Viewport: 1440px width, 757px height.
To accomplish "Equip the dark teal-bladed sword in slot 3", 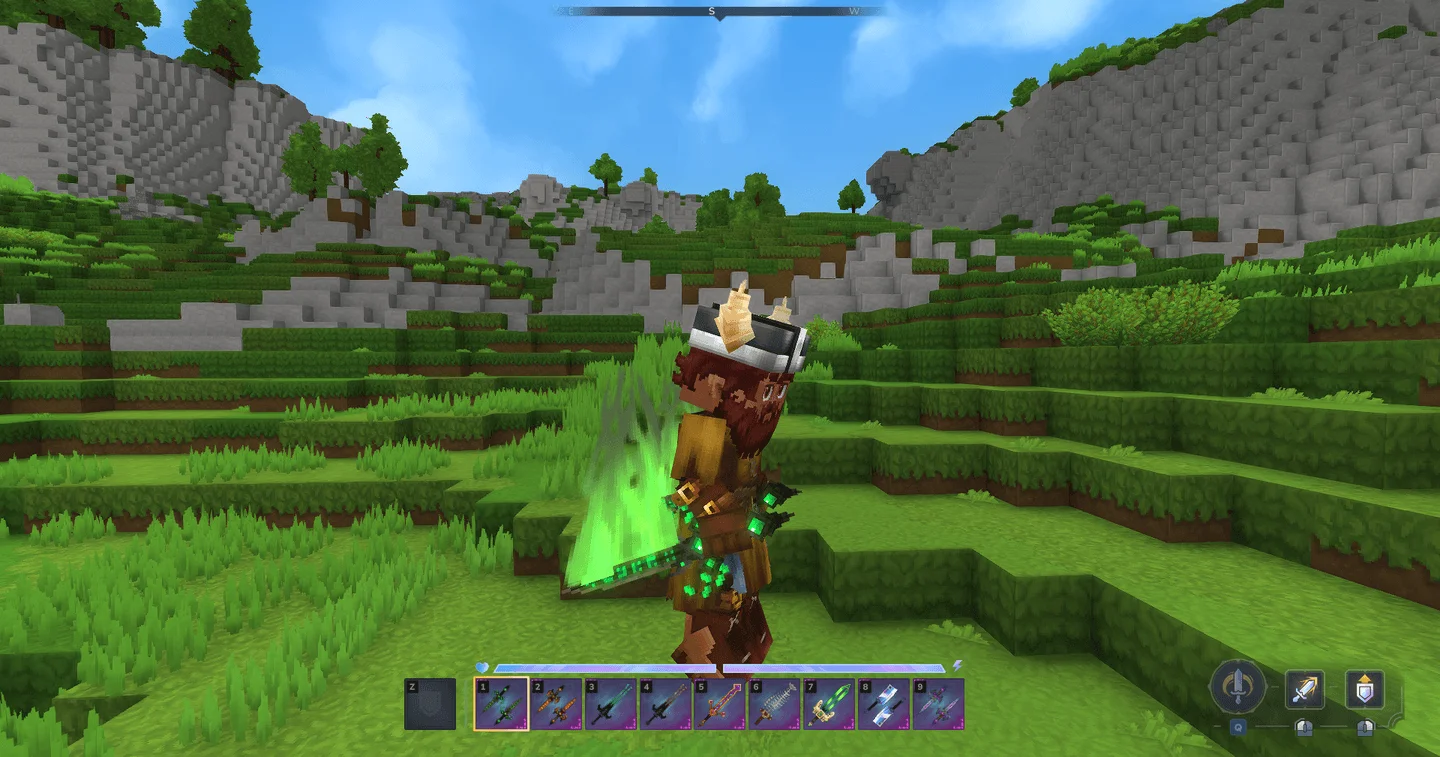I will (x=610, y=704).
